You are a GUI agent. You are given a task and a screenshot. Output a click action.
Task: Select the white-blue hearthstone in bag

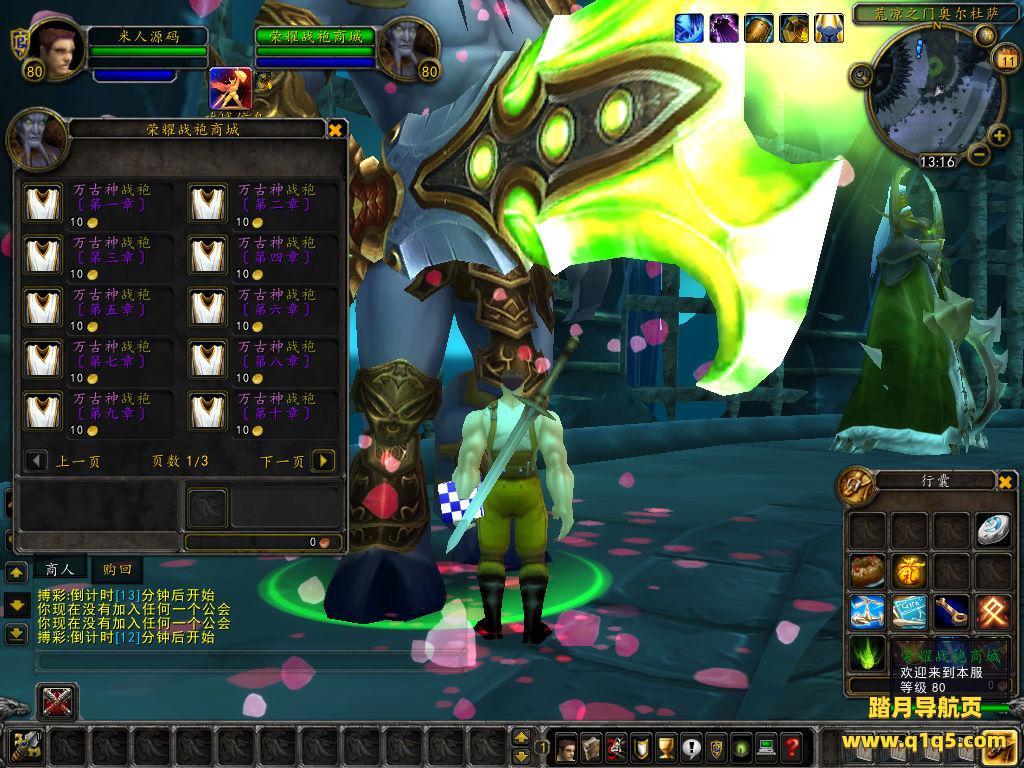pos(993,530)
